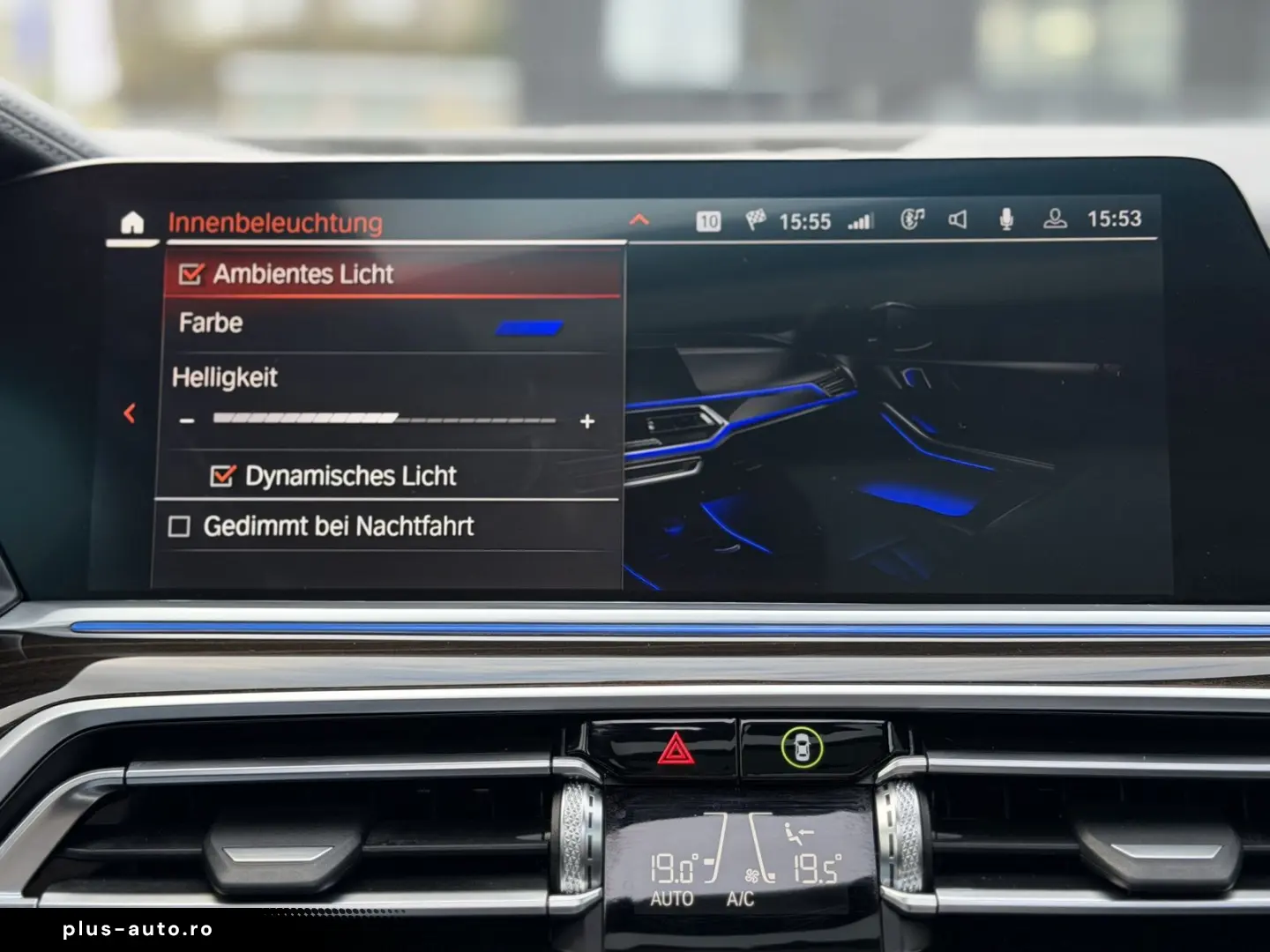Viewport: 1270px width, 952px height.
Task: Collapse the status bar with the red chevron
Action: 639,219
